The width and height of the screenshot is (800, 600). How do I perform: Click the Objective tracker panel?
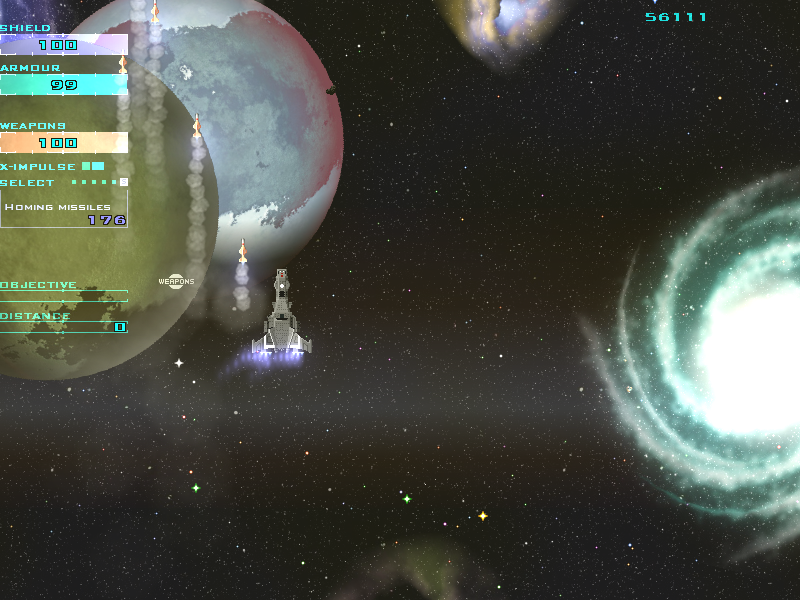[x=64, y=291]
